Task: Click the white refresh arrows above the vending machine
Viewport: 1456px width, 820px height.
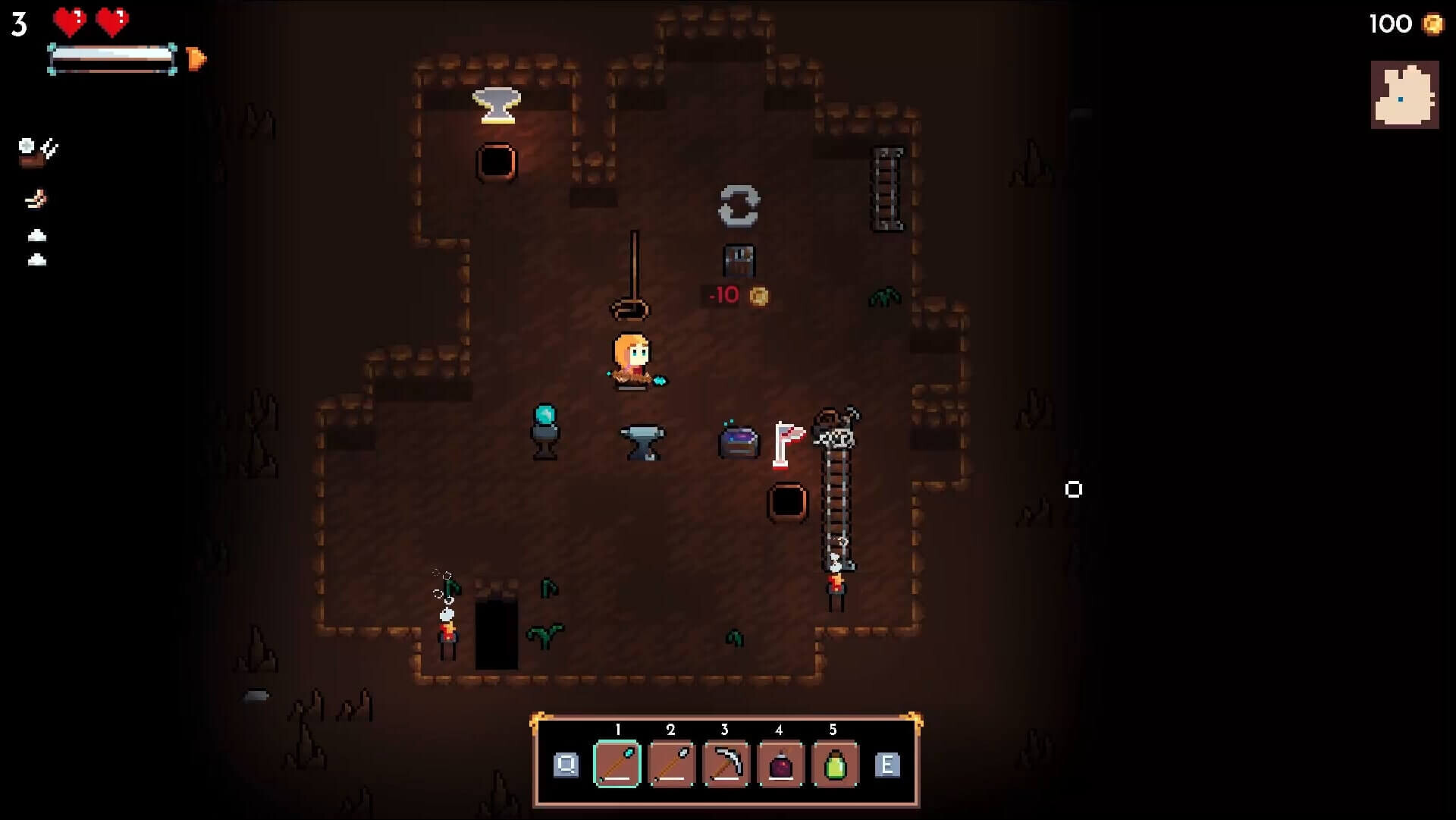Action: pos(739,206)
